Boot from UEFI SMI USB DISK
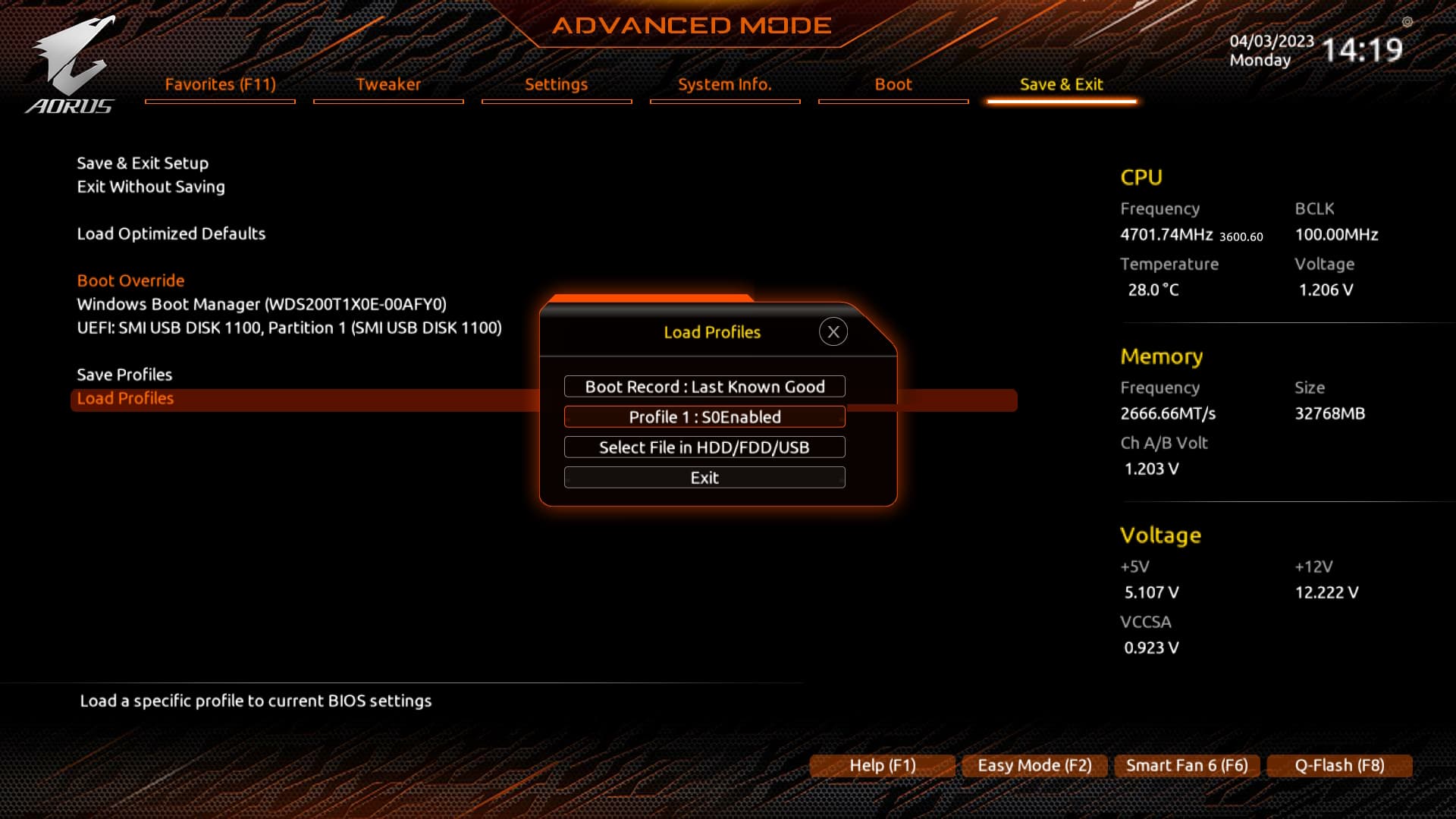Image resolution: width=1456 pixels, height=819 pixels. 289,328
